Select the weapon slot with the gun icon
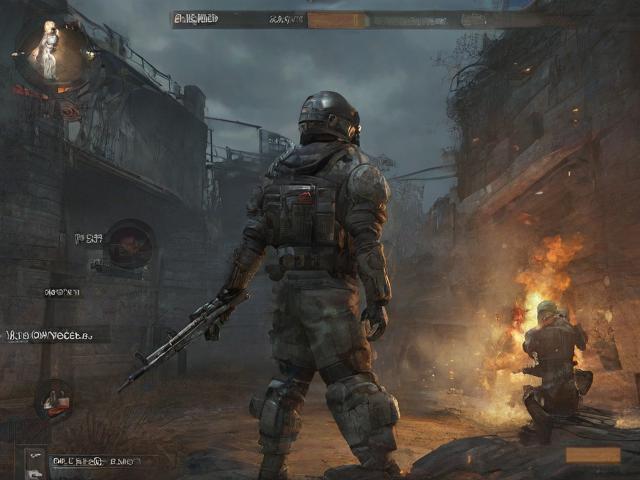Viewport: 640px width, 480px height. pos(35,462)
